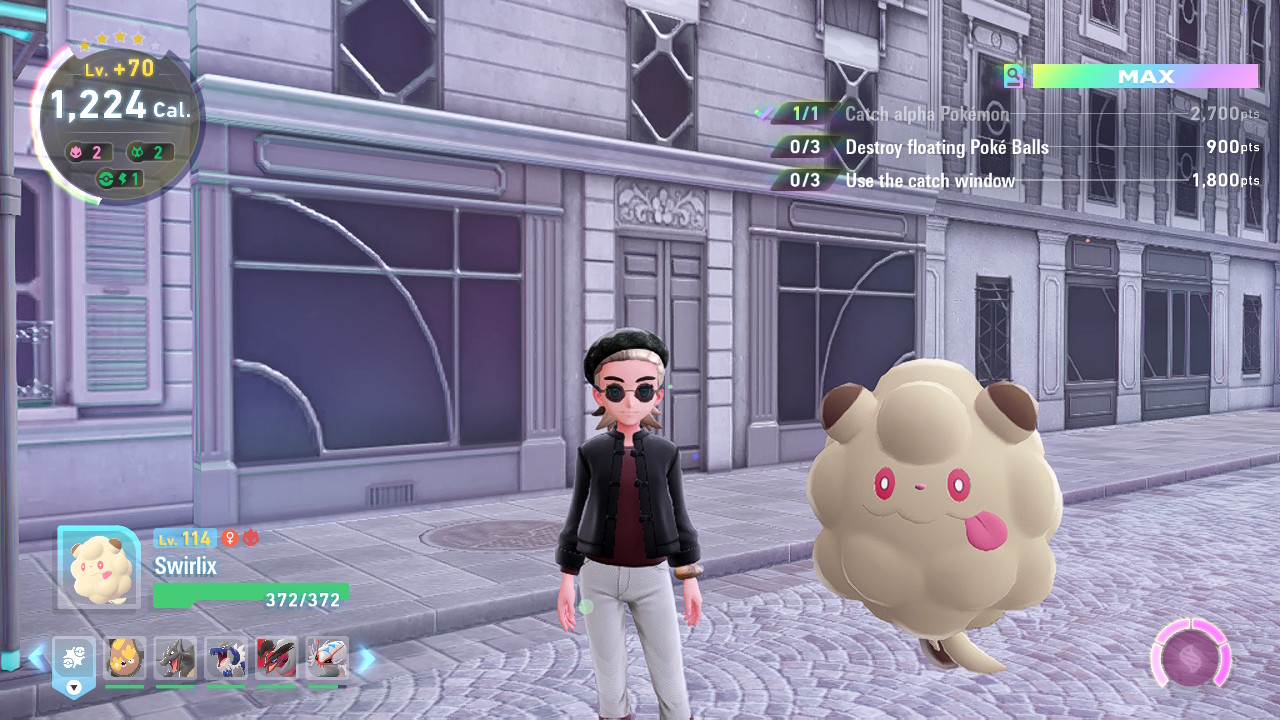This screenshot has height=720, width=1280.
Task: Click the green owl-face boost badge
Action: [146, 152]
